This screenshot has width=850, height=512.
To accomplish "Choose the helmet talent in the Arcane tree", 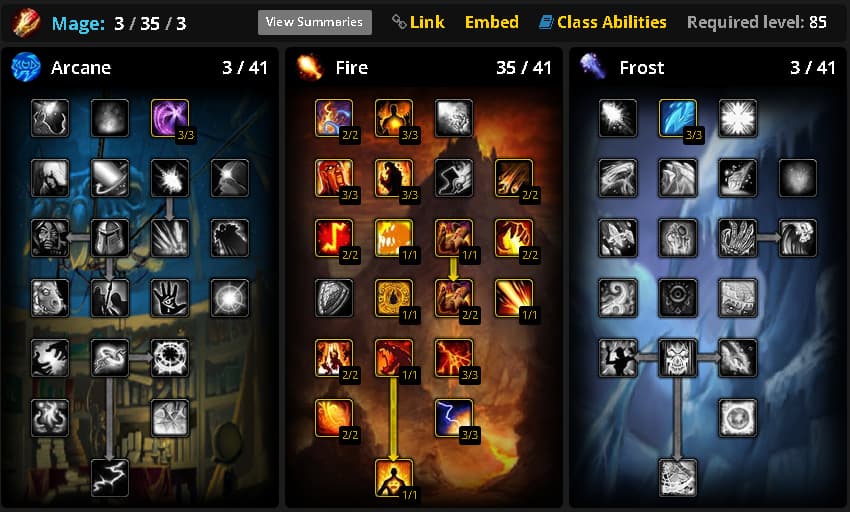I will click(110, 238).
